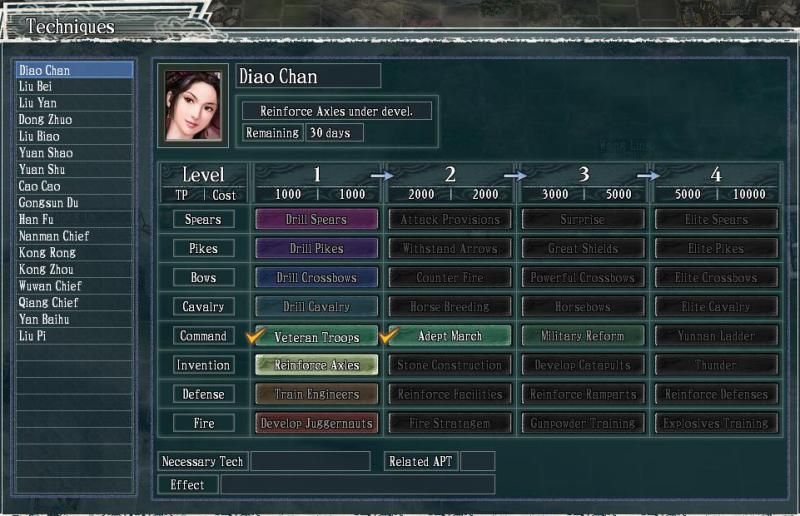Select the Veteran Troops technique

[x=317, y=336]
